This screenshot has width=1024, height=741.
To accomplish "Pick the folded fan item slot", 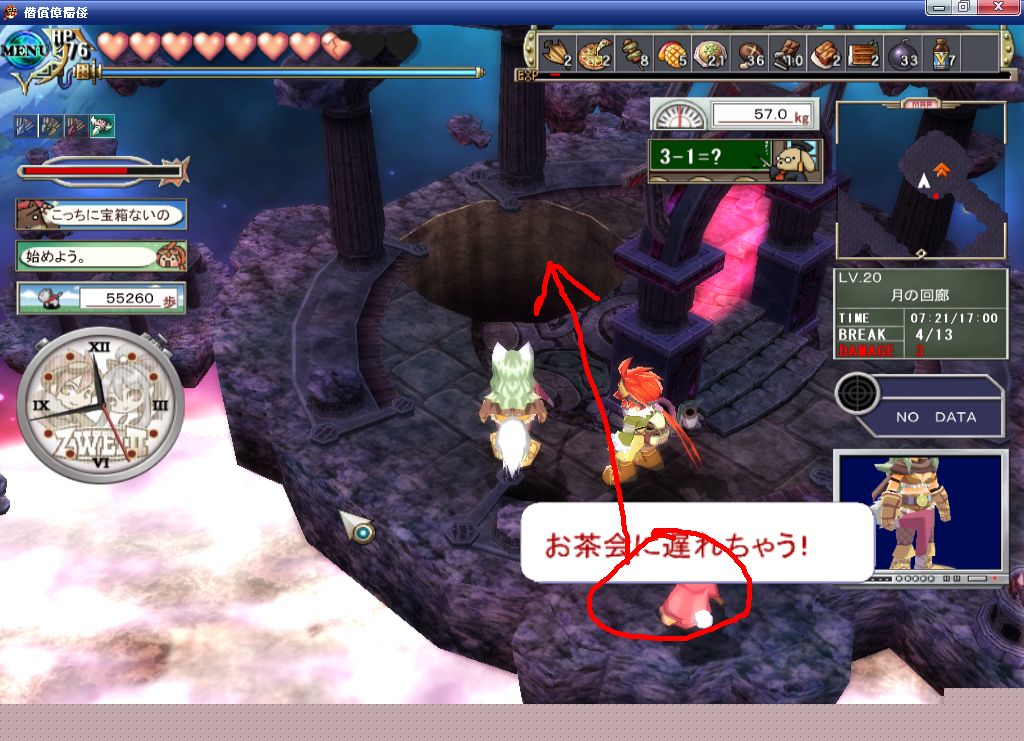I will pyautogui.click(x=556, y=52).
